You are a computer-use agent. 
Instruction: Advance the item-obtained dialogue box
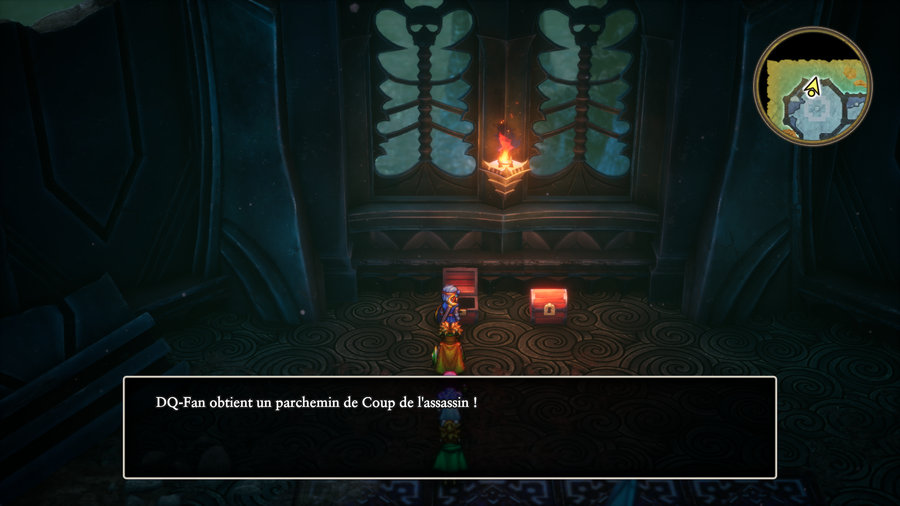point(449,427)
